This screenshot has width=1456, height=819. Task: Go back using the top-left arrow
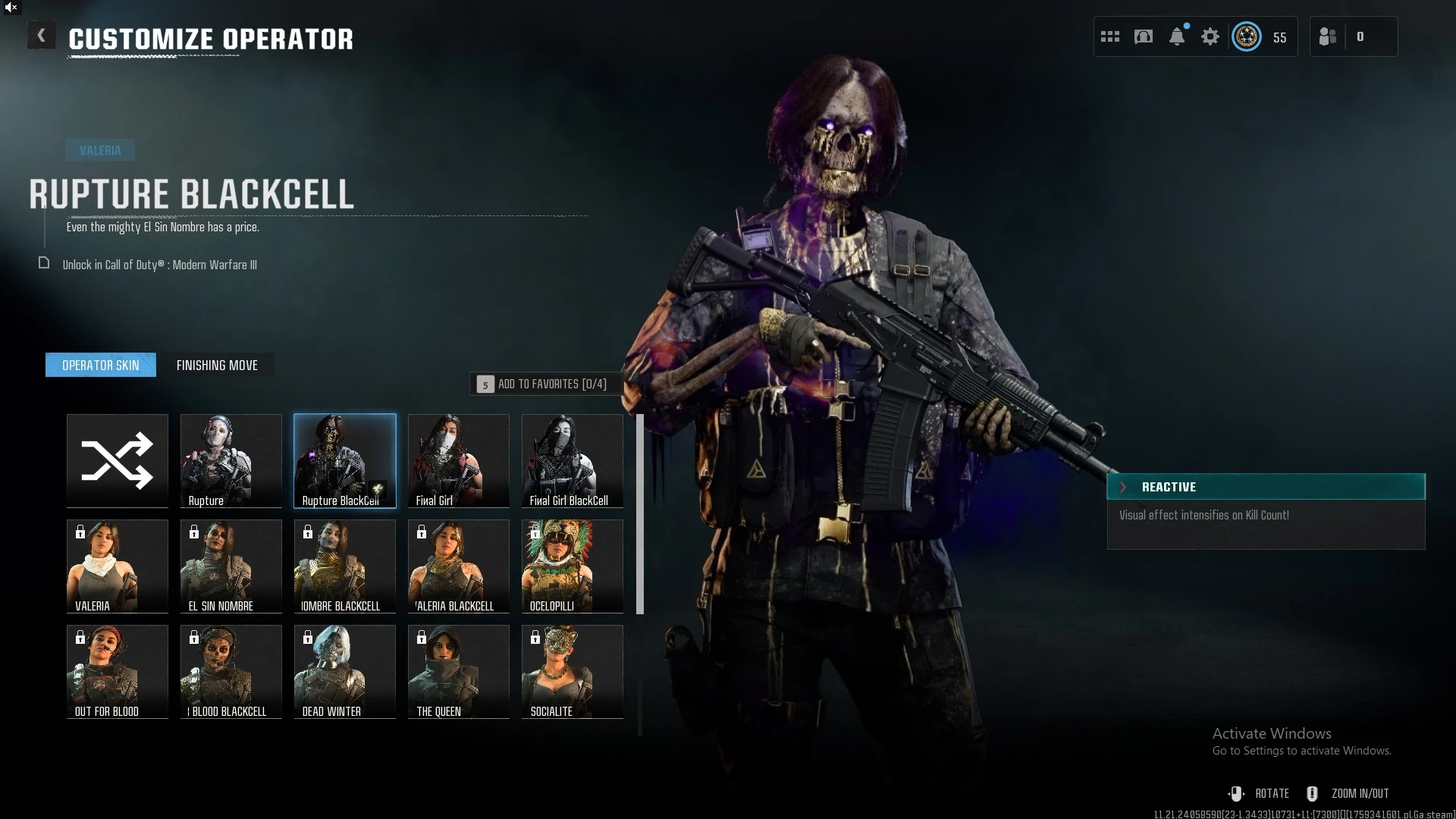point(41,36)
